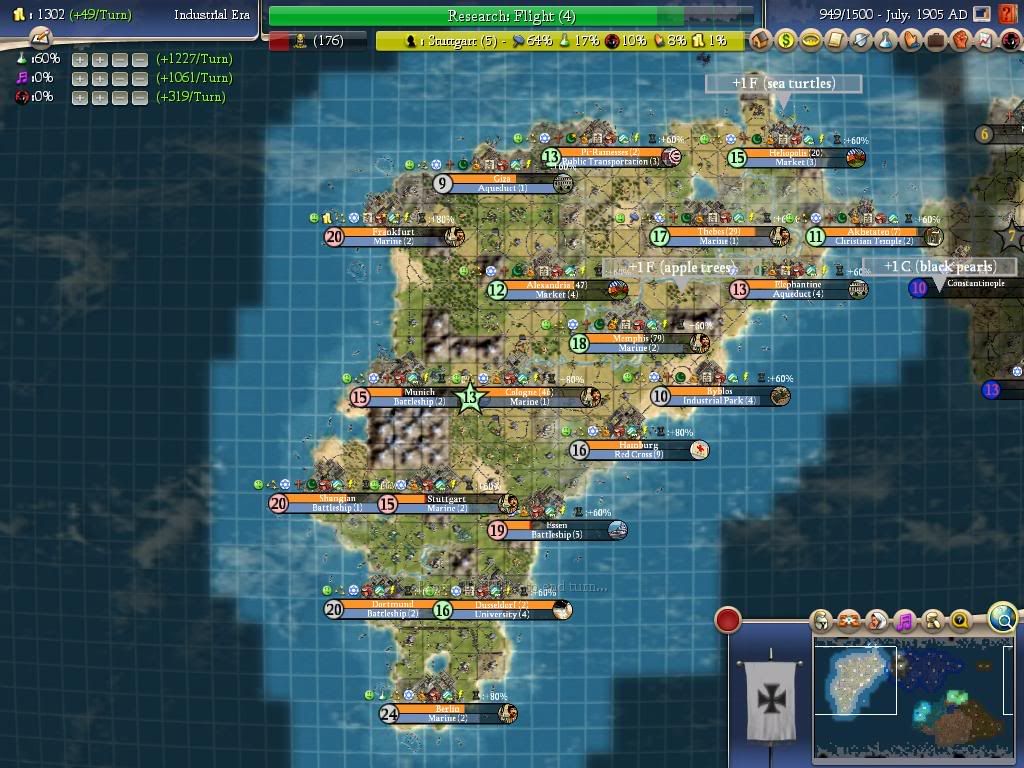Screen dimensions: 1024x768
Task: Open the Technology Advisor flask icon
Action: (886, 41)
